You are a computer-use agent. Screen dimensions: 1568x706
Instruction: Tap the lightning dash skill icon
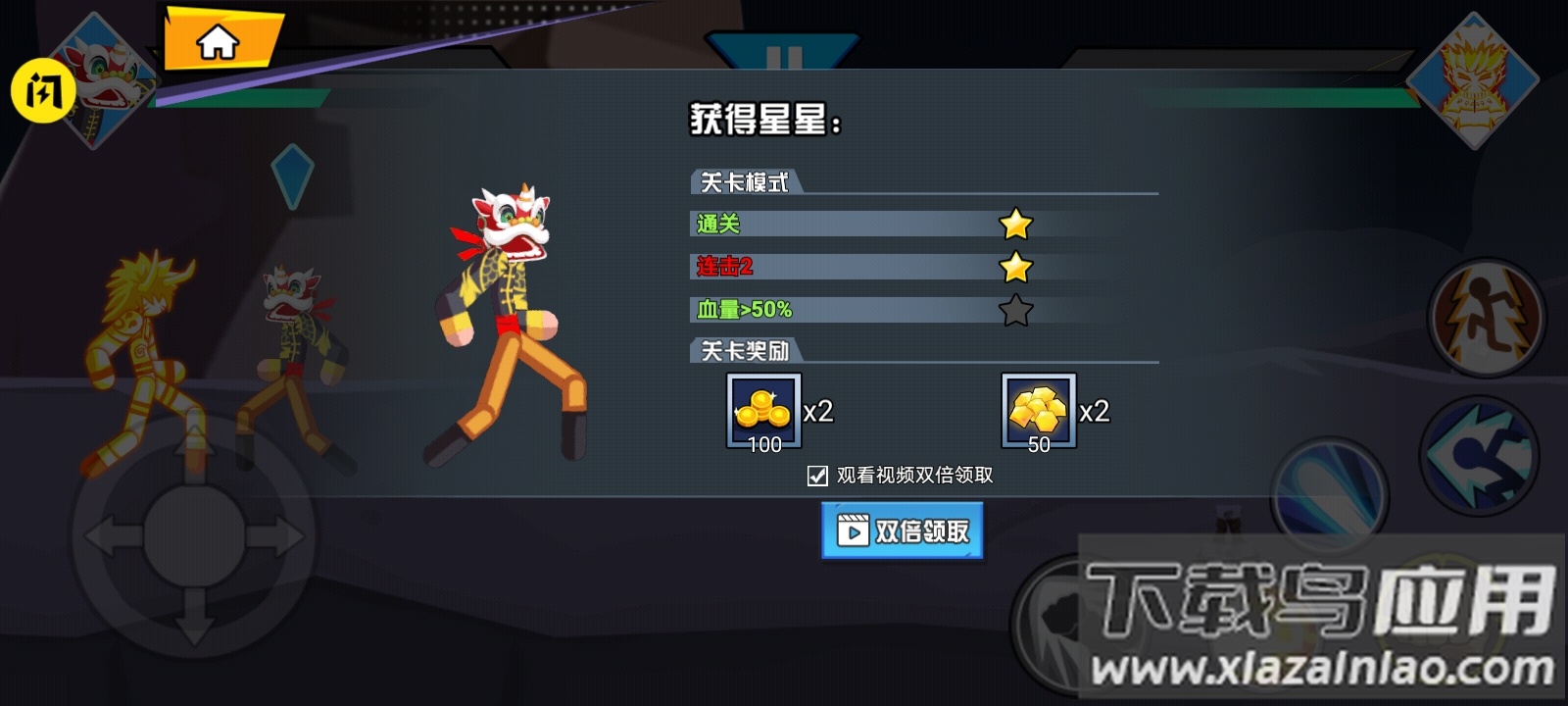1488,312
